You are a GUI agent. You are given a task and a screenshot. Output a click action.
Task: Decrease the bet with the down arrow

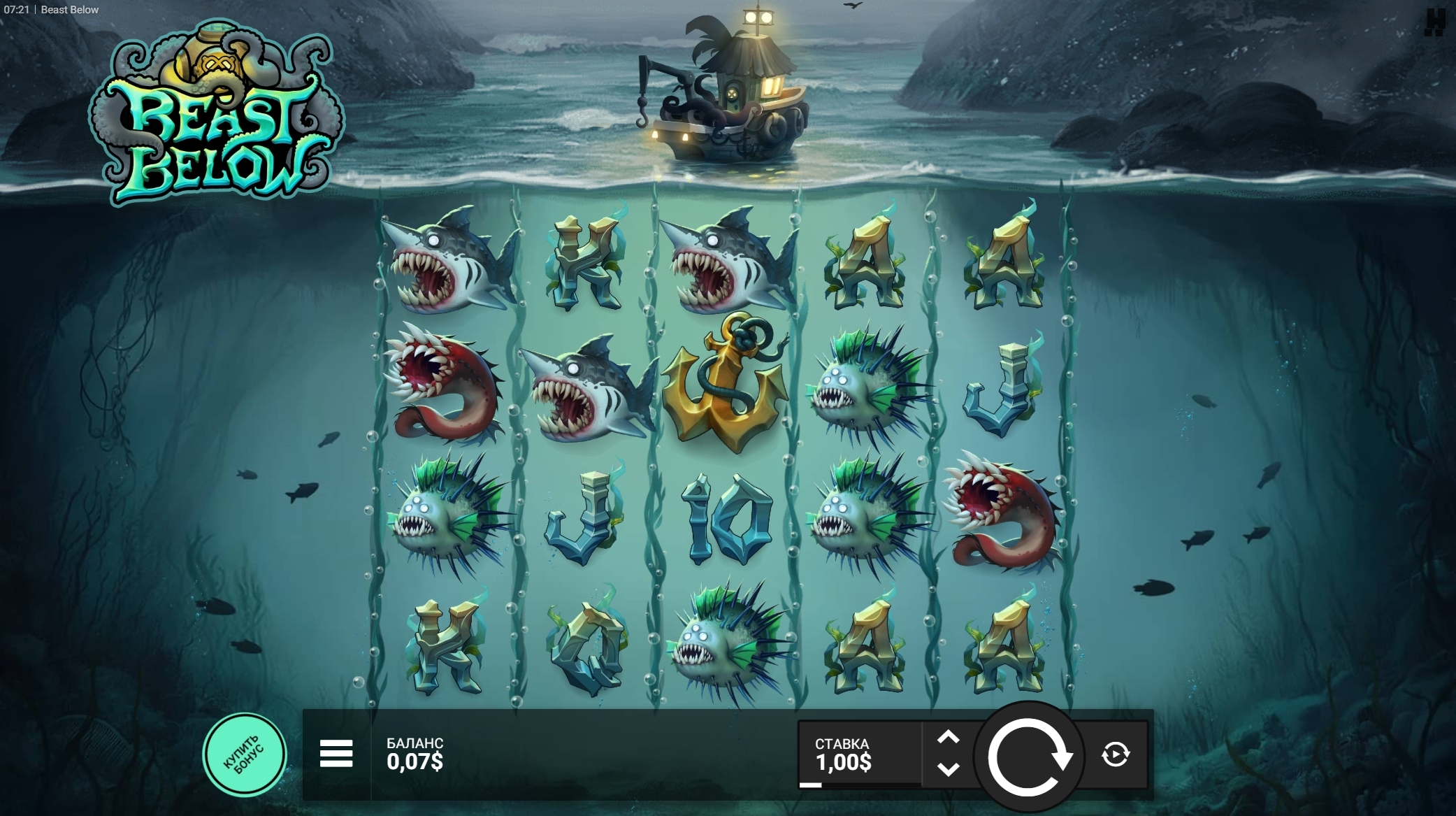(948, 770)
